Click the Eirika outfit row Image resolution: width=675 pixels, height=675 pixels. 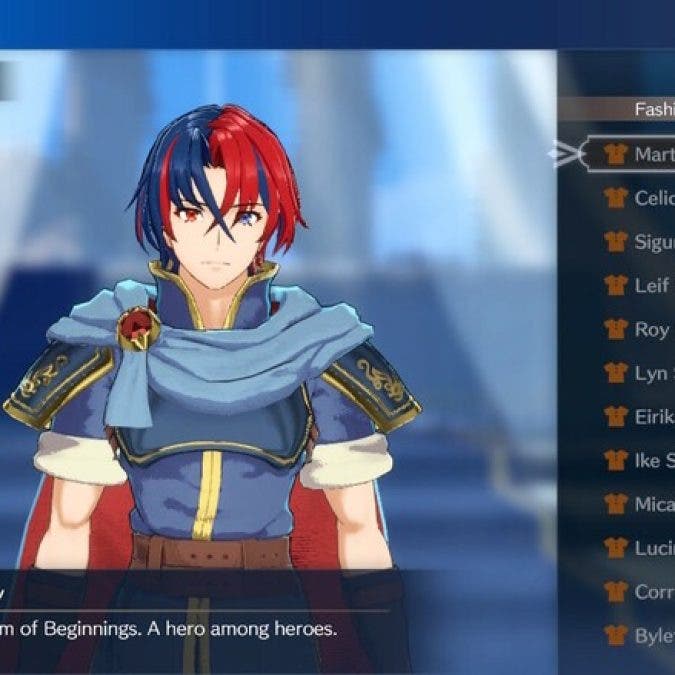click(x=640, y=416)
